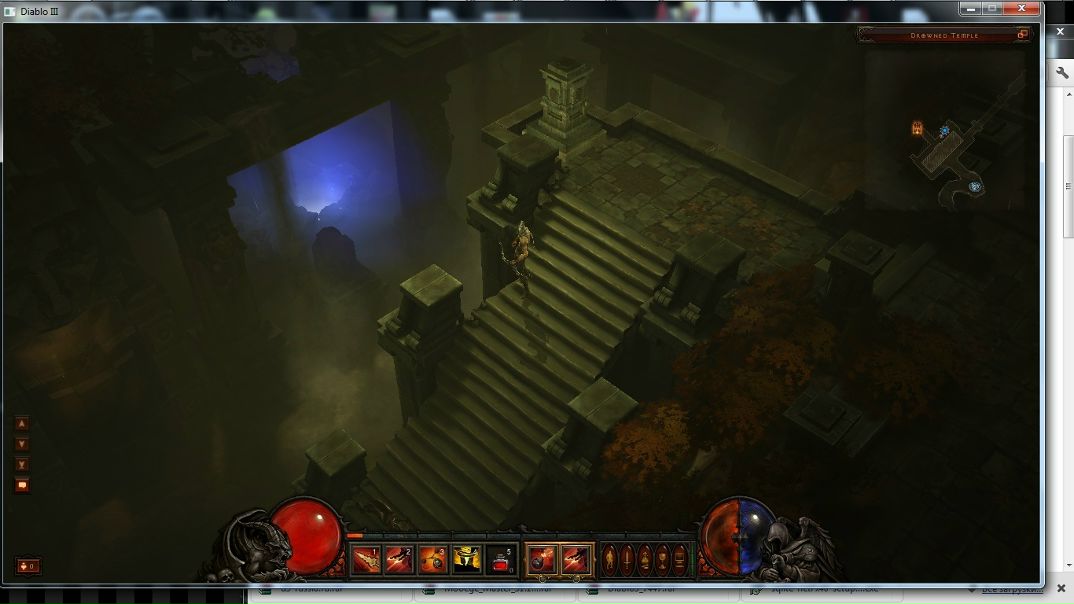Activate the skill in hotbar slot 1
This screenshot has width=1074, height=604.
click(365, 560)
